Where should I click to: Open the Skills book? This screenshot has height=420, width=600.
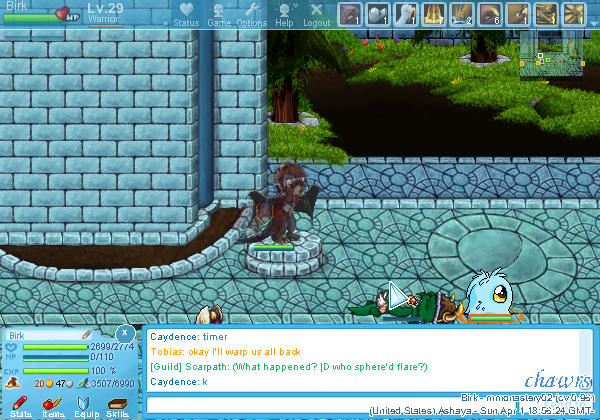tap(117, 404)
